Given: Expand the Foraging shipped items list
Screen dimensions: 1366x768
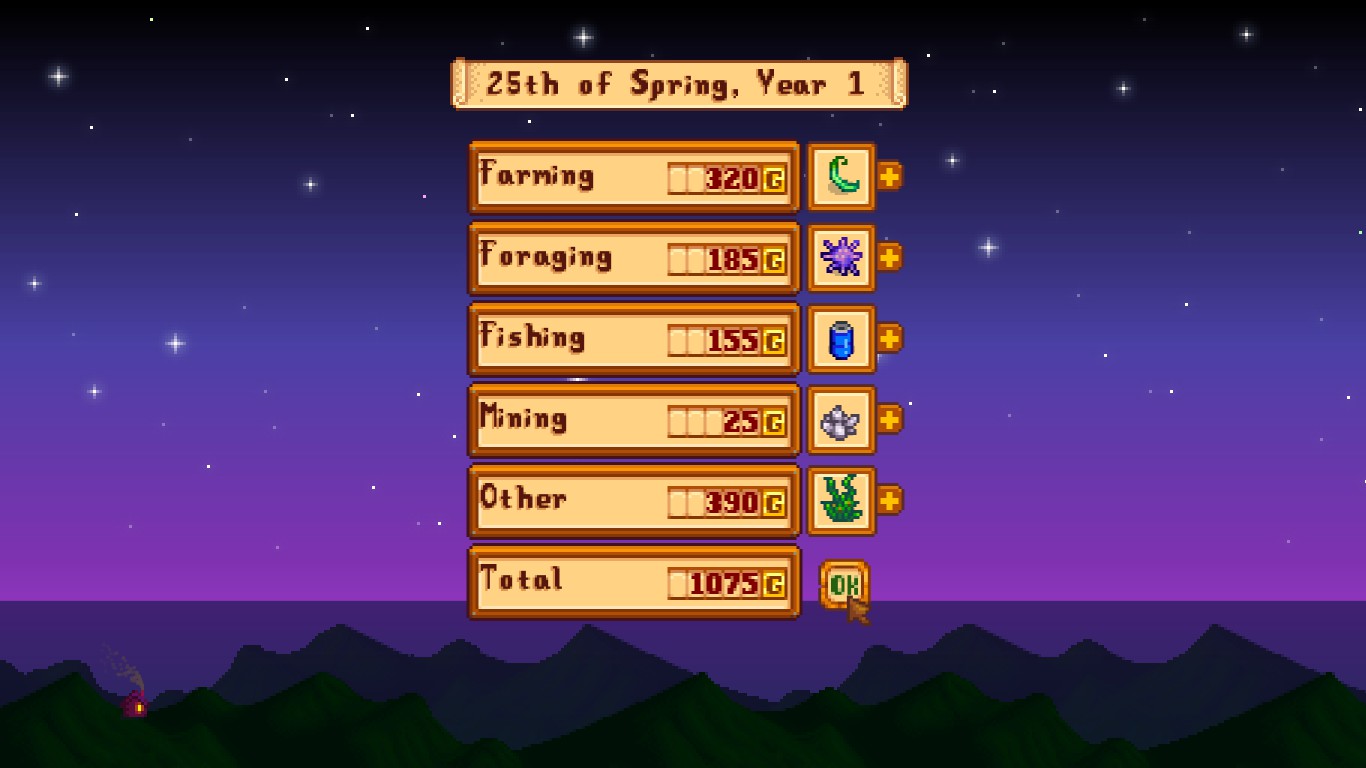Looking at the screenshot, I should tap(889, 257).
